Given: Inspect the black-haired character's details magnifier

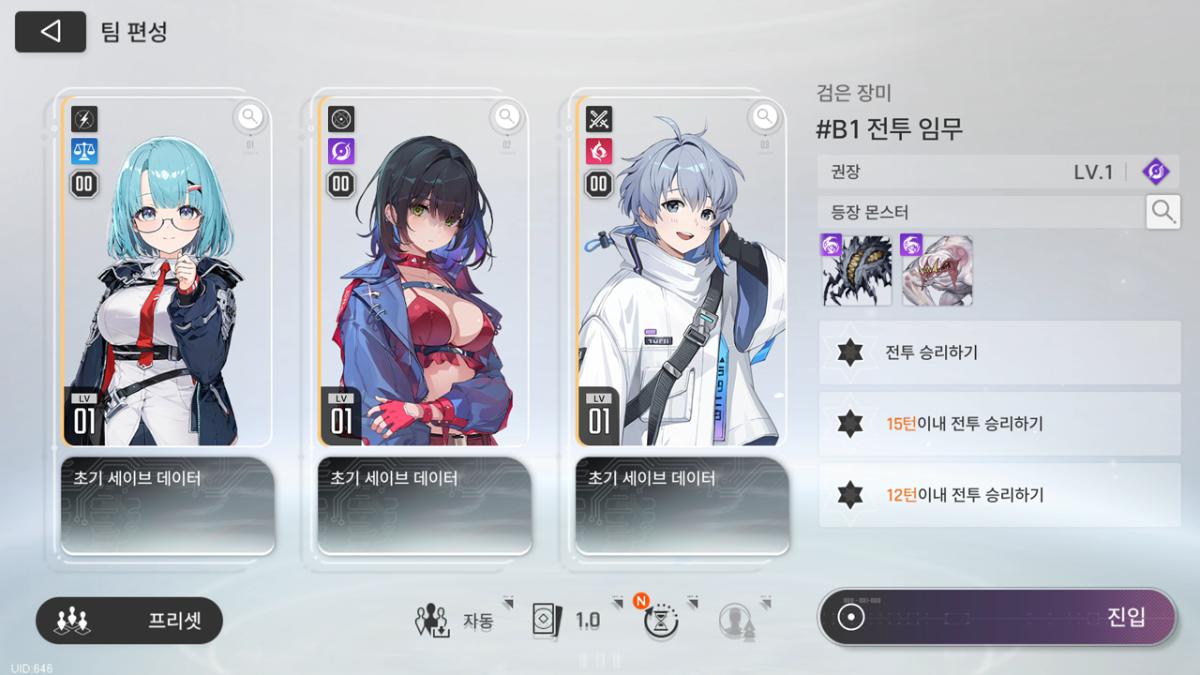Looking at the screenshot, I should [507, 118].
